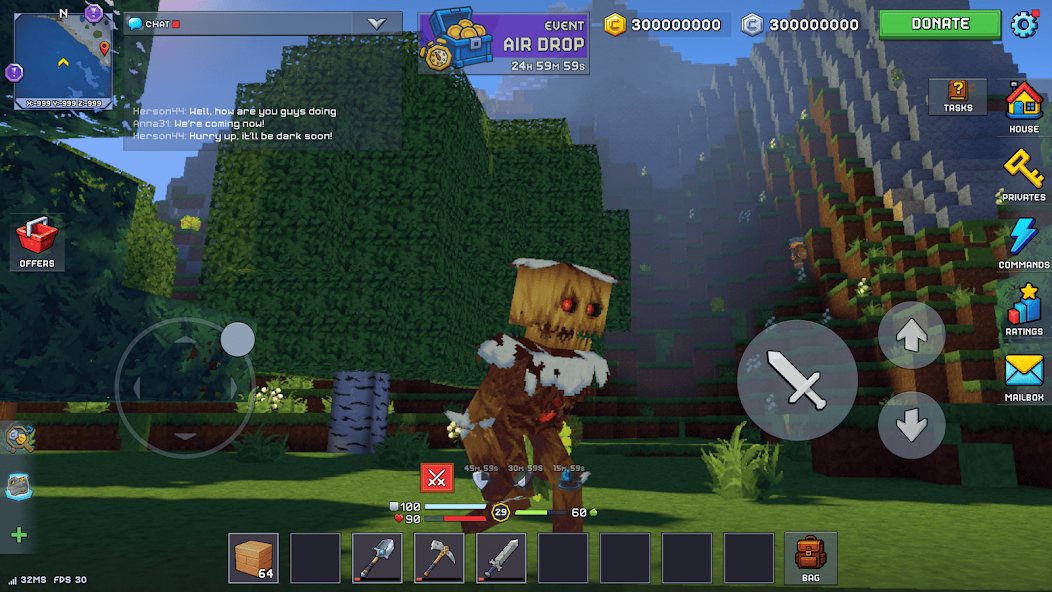Screen dimensions: 1052x592
Task: Tap the up arrow button
Action: [x=911, y=336]
